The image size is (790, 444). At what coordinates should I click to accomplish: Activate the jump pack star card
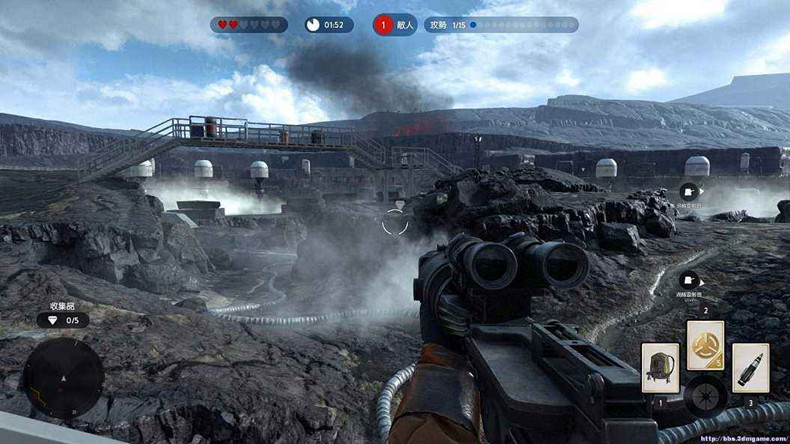point(660,367)
